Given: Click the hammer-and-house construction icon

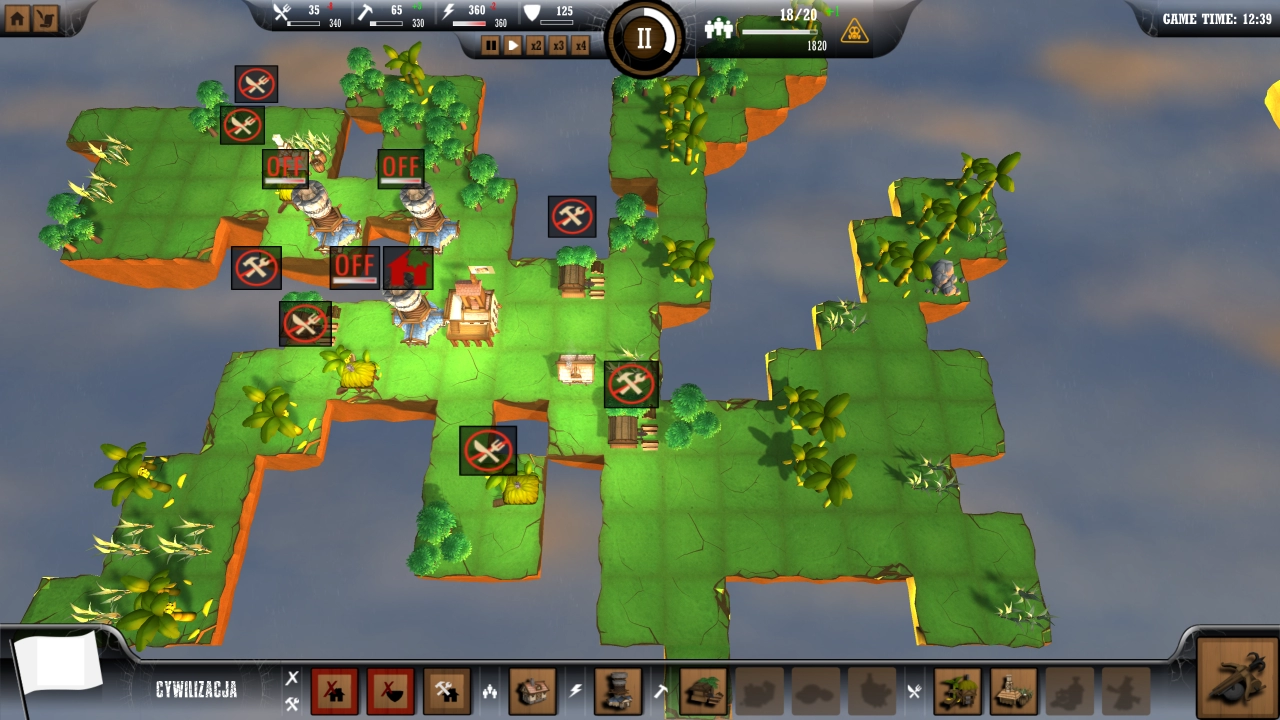Looking at the screenshot, I should coord(447,692).
